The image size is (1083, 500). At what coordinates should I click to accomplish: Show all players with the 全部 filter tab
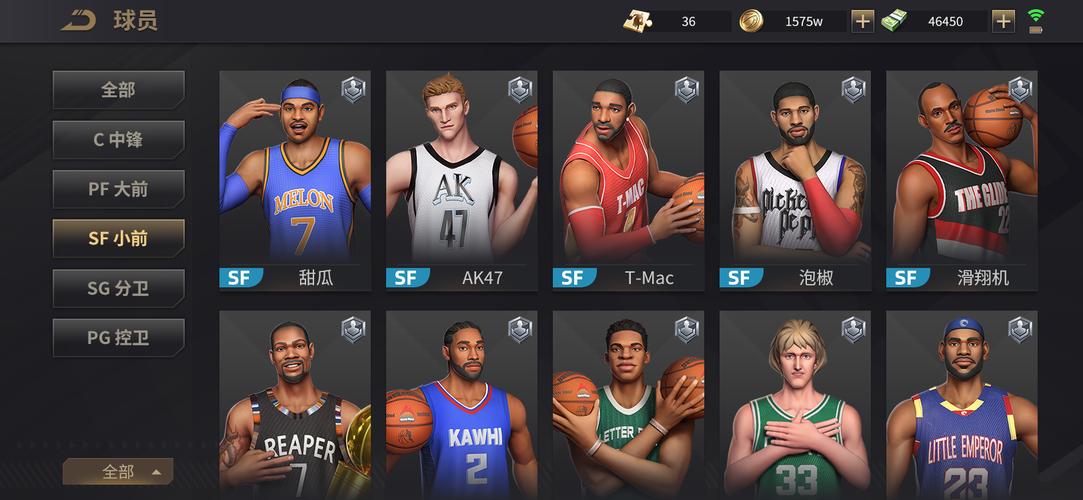click(x=118, y=90)
